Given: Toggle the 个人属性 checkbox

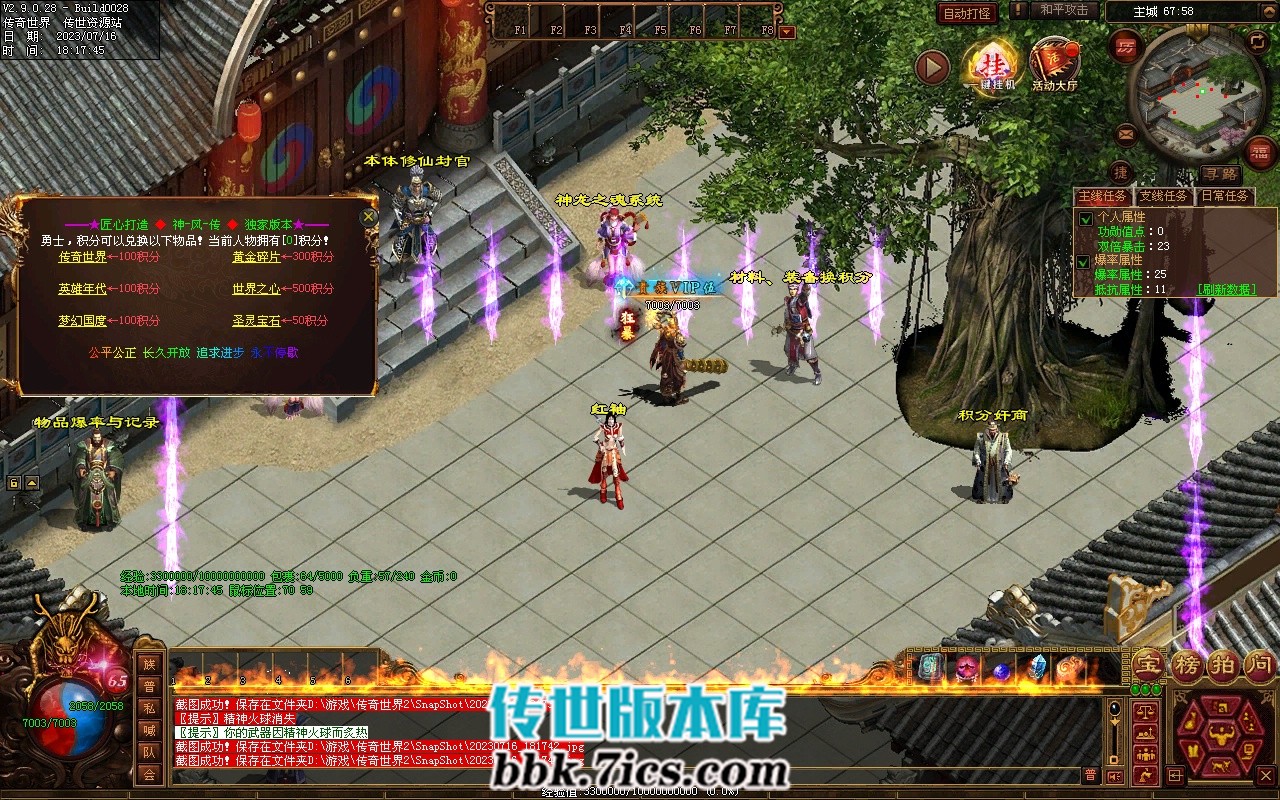Looking at the screenshot, I should tap(1086, 218).
